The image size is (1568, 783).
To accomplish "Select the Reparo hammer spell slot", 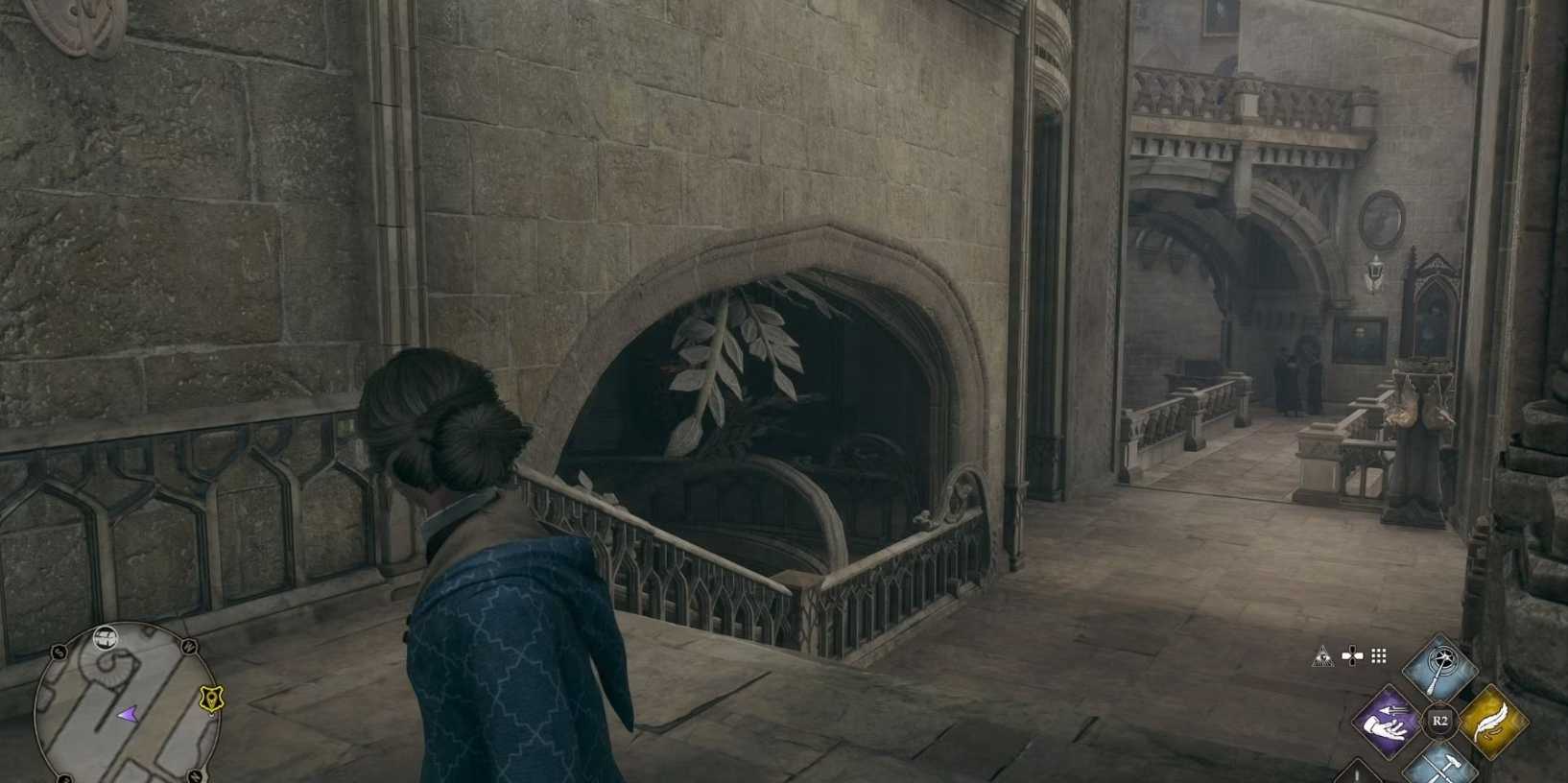I will coord(1439,767).
